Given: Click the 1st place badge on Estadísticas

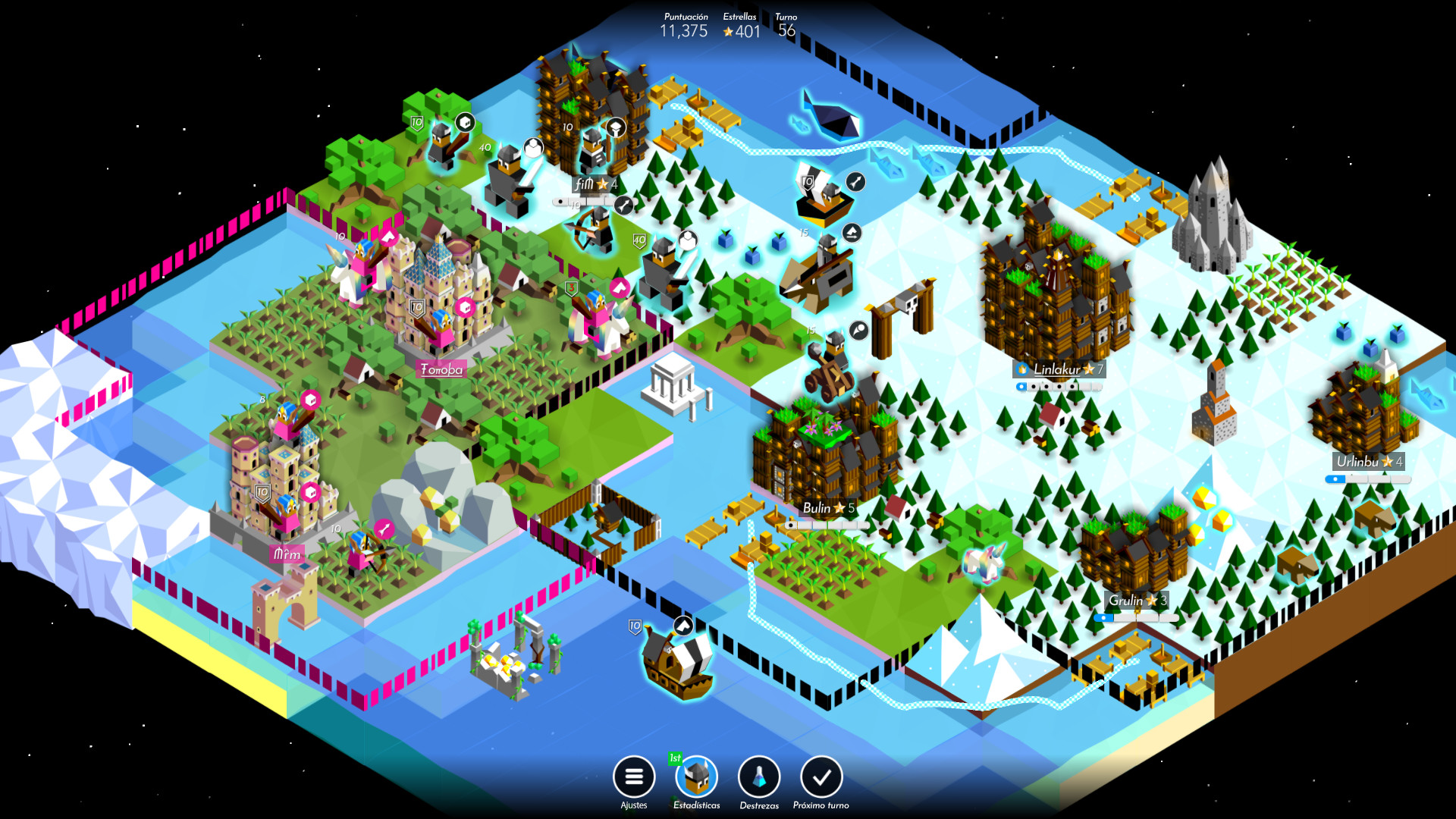Looking at the screenshot, I should point(675,757).
